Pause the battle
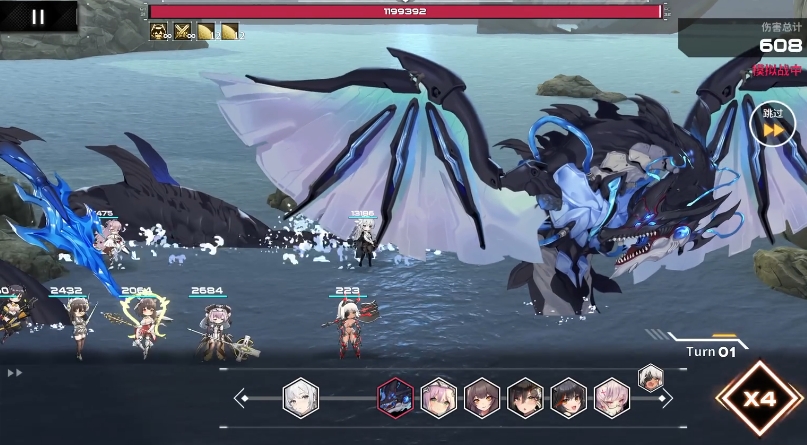The height and width of the screenshot is (445, 807). point(38,16)
